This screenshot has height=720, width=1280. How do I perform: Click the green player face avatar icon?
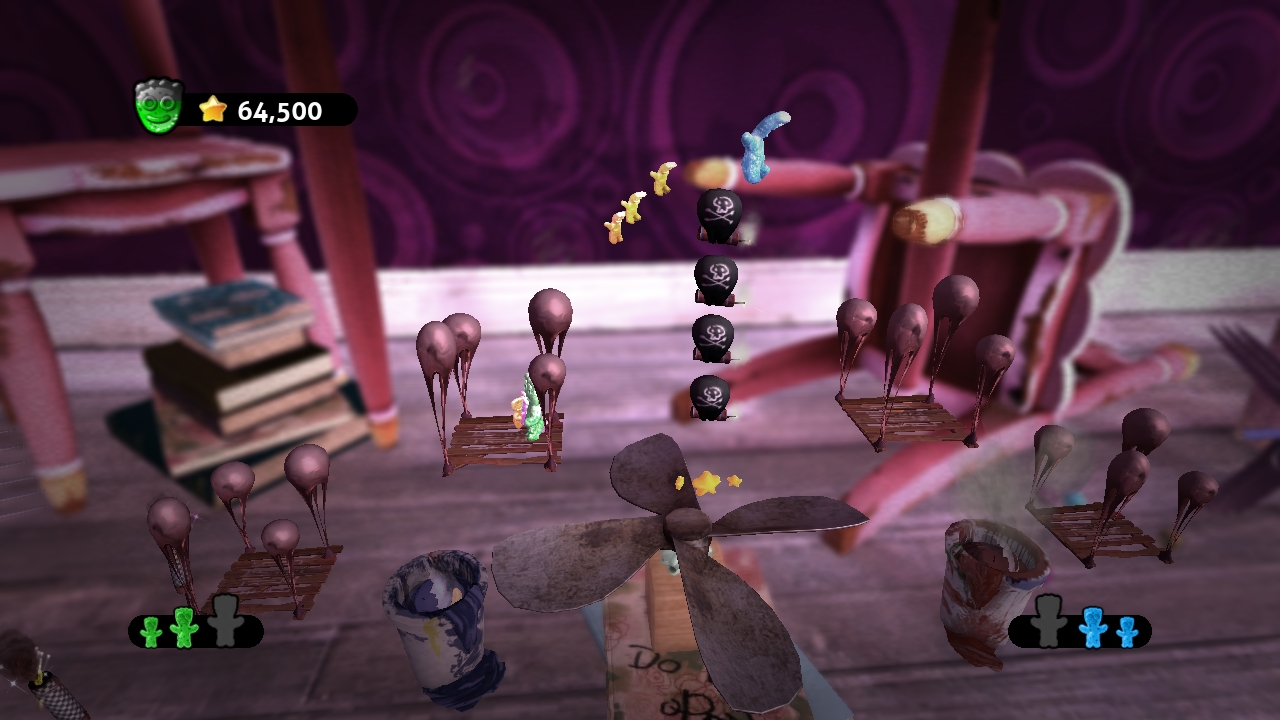tap(159, 106)
